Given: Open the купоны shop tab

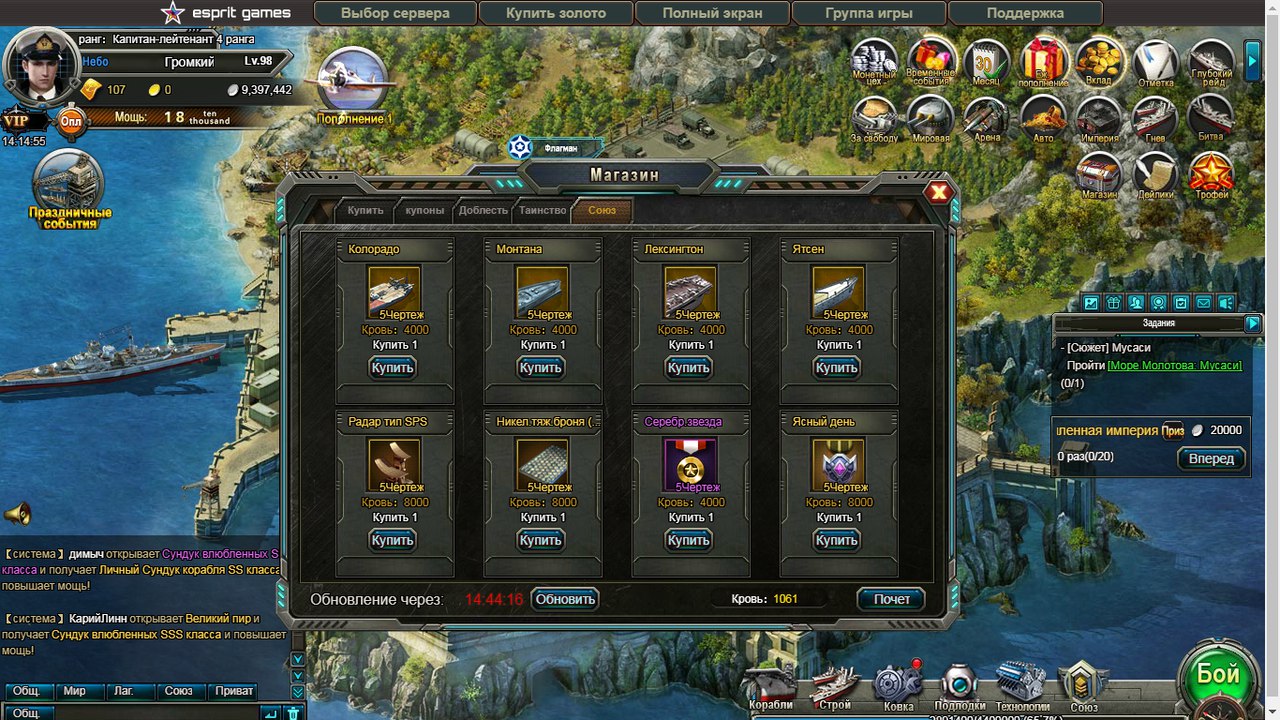Looking at the screenshot, I should tap(425, 210).
